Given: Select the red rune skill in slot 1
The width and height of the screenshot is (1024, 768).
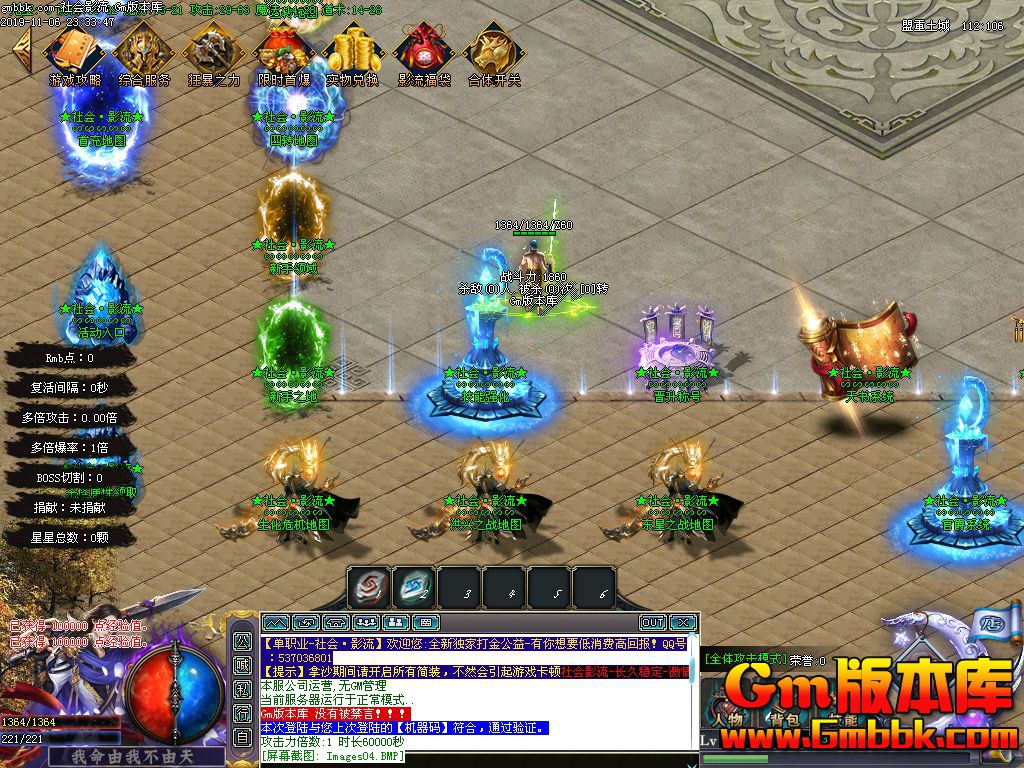Looking at the screenshot, I should (x=369, y=587).
